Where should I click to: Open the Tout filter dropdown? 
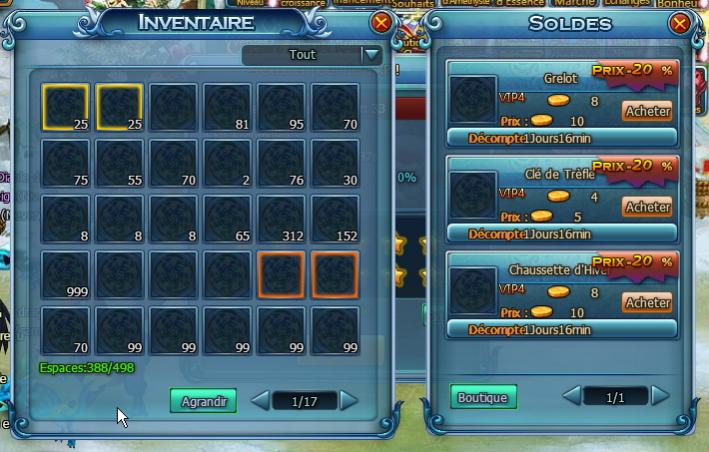point(373,56)
